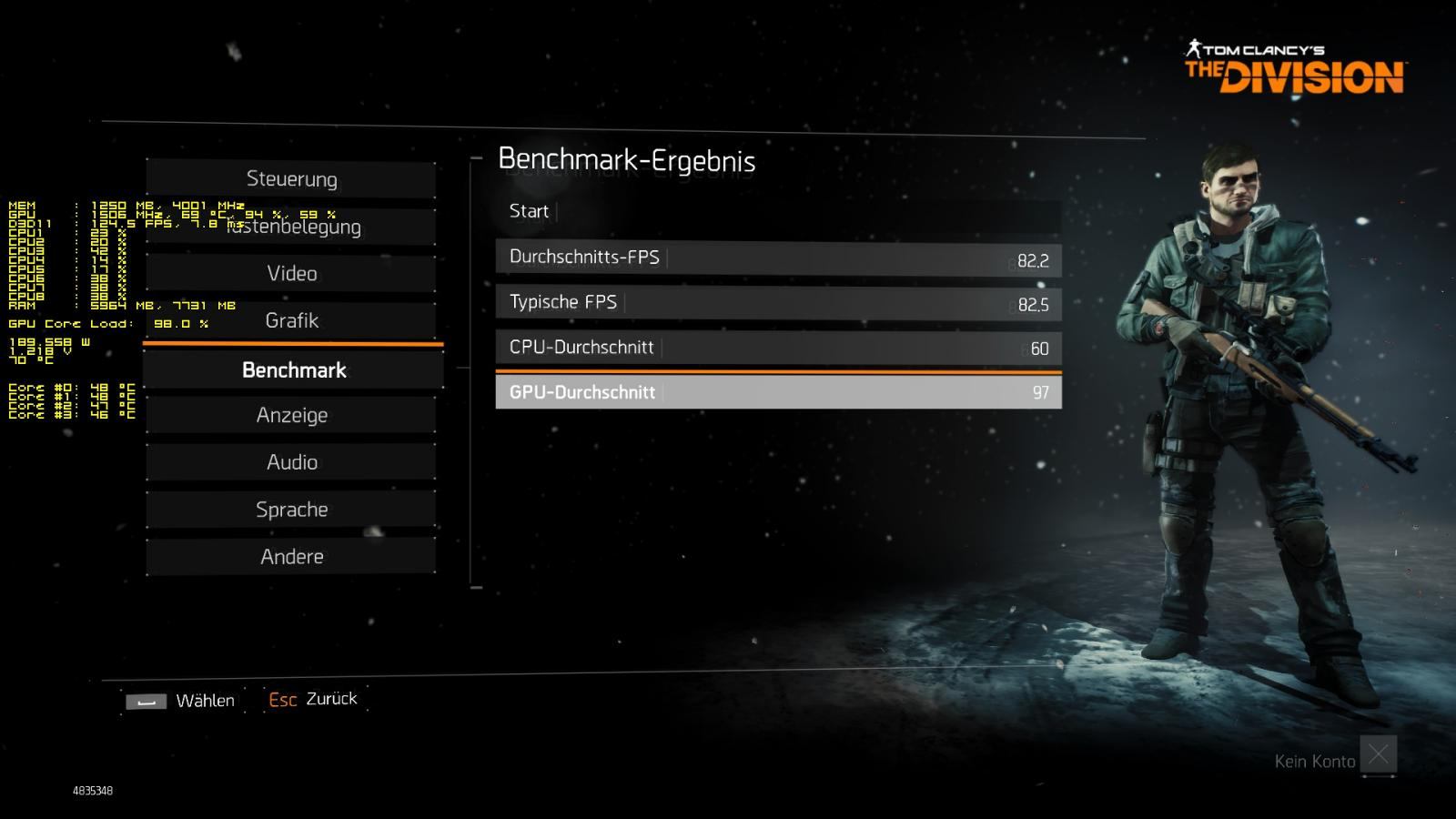Choose the Audio settings entry
The width and height of the screenshot is (1456, 819).
coord(291,462)
